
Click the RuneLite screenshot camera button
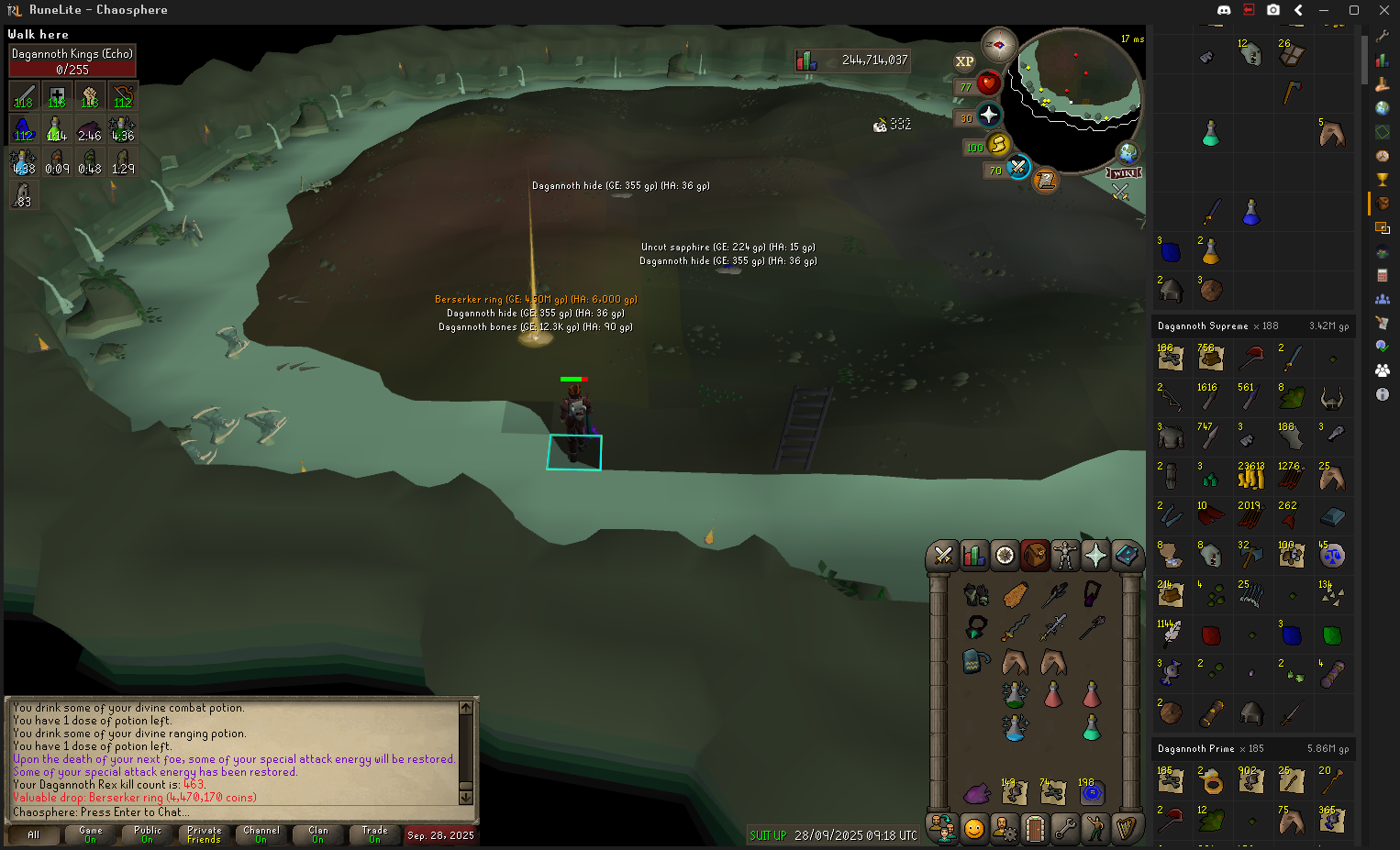click(x=1273, y=10)
